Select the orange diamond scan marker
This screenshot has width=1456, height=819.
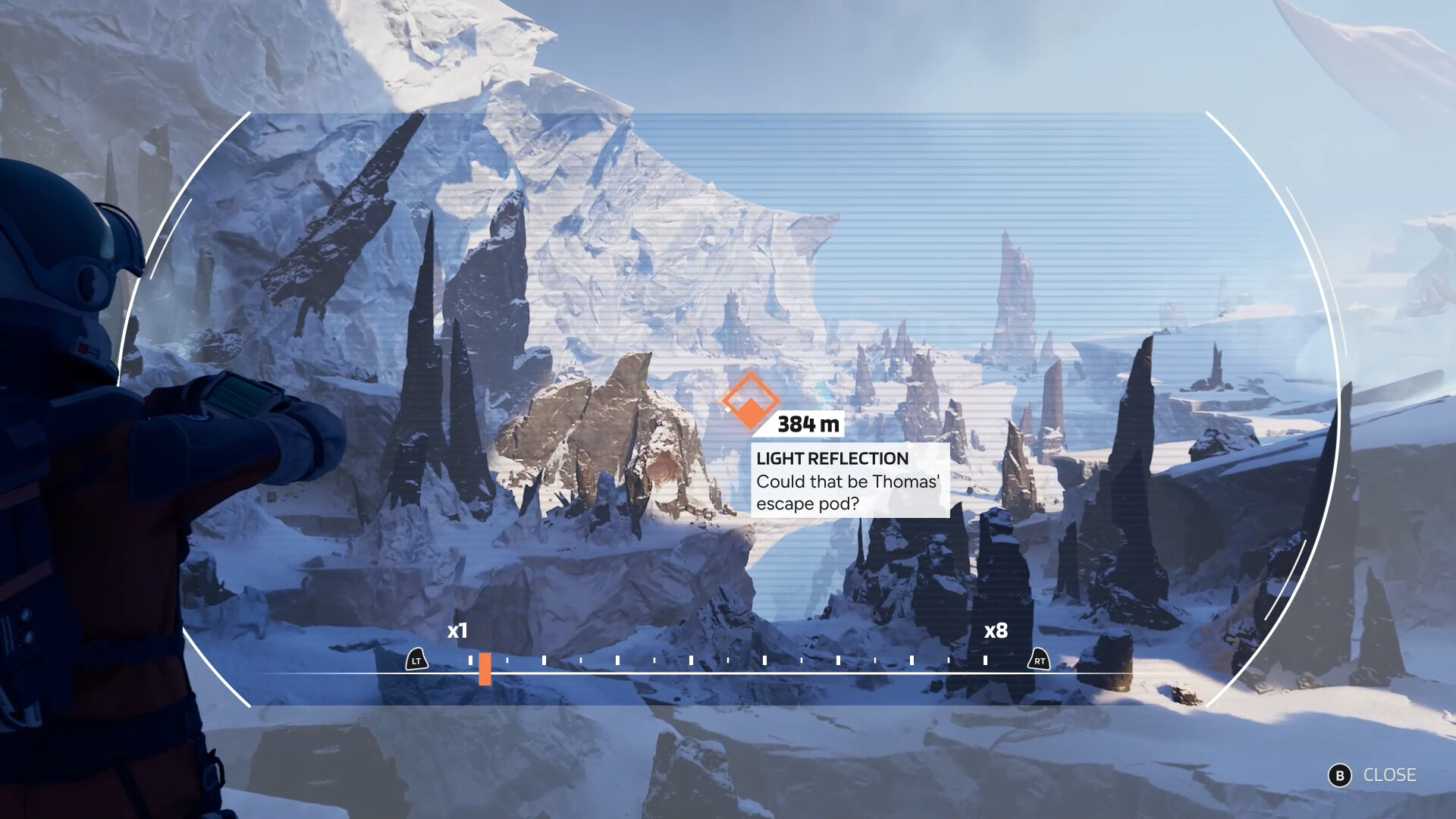tap(749, 400)
